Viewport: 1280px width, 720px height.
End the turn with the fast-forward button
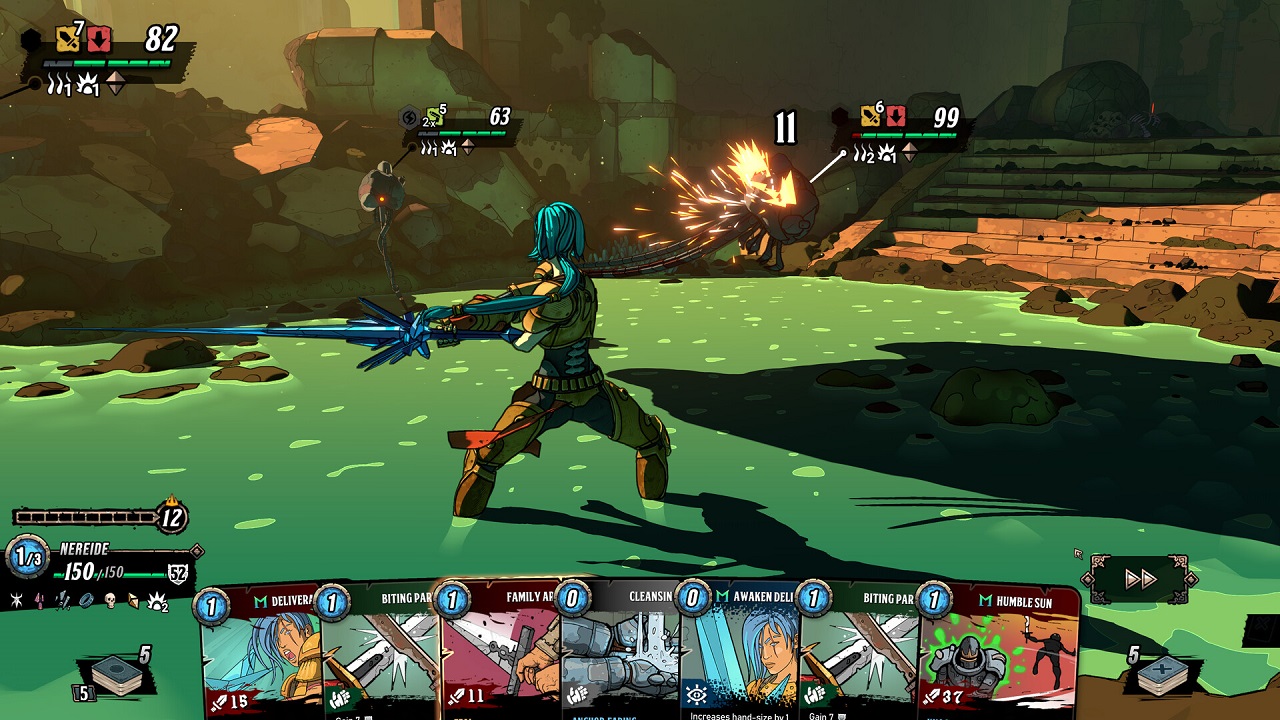[1140, 579]
